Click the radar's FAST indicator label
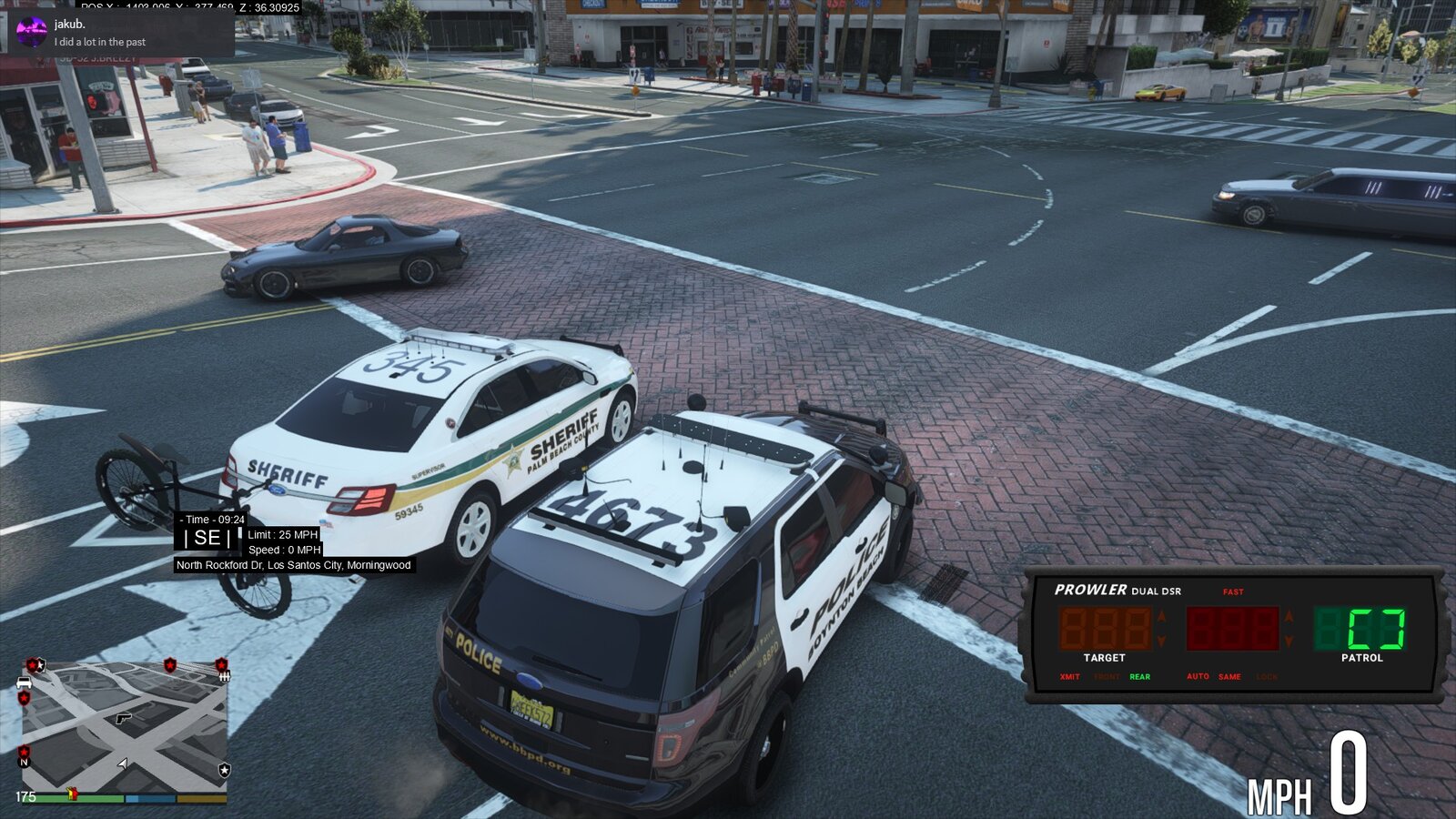Viewport: 1456px width, 819px height. coord(1233,592)
